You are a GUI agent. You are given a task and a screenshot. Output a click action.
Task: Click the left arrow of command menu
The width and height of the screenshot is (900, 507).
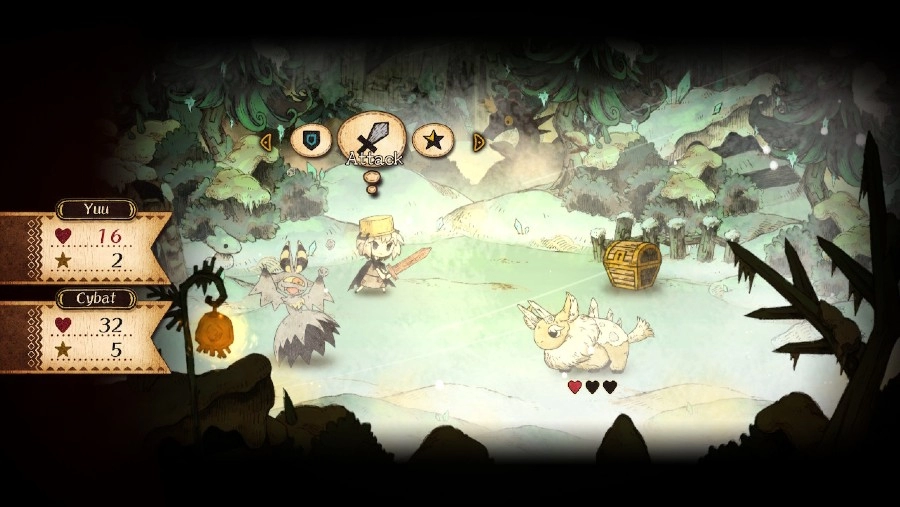[266, 141]
